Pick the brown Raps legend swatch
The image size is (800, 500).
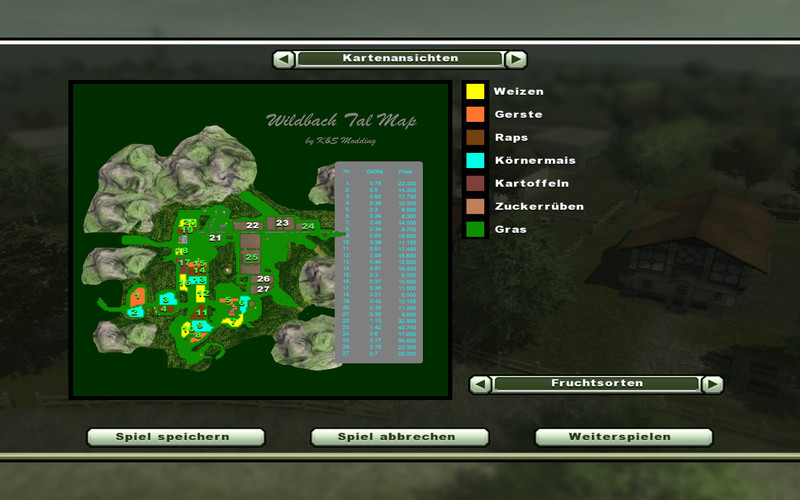(475, 137)
